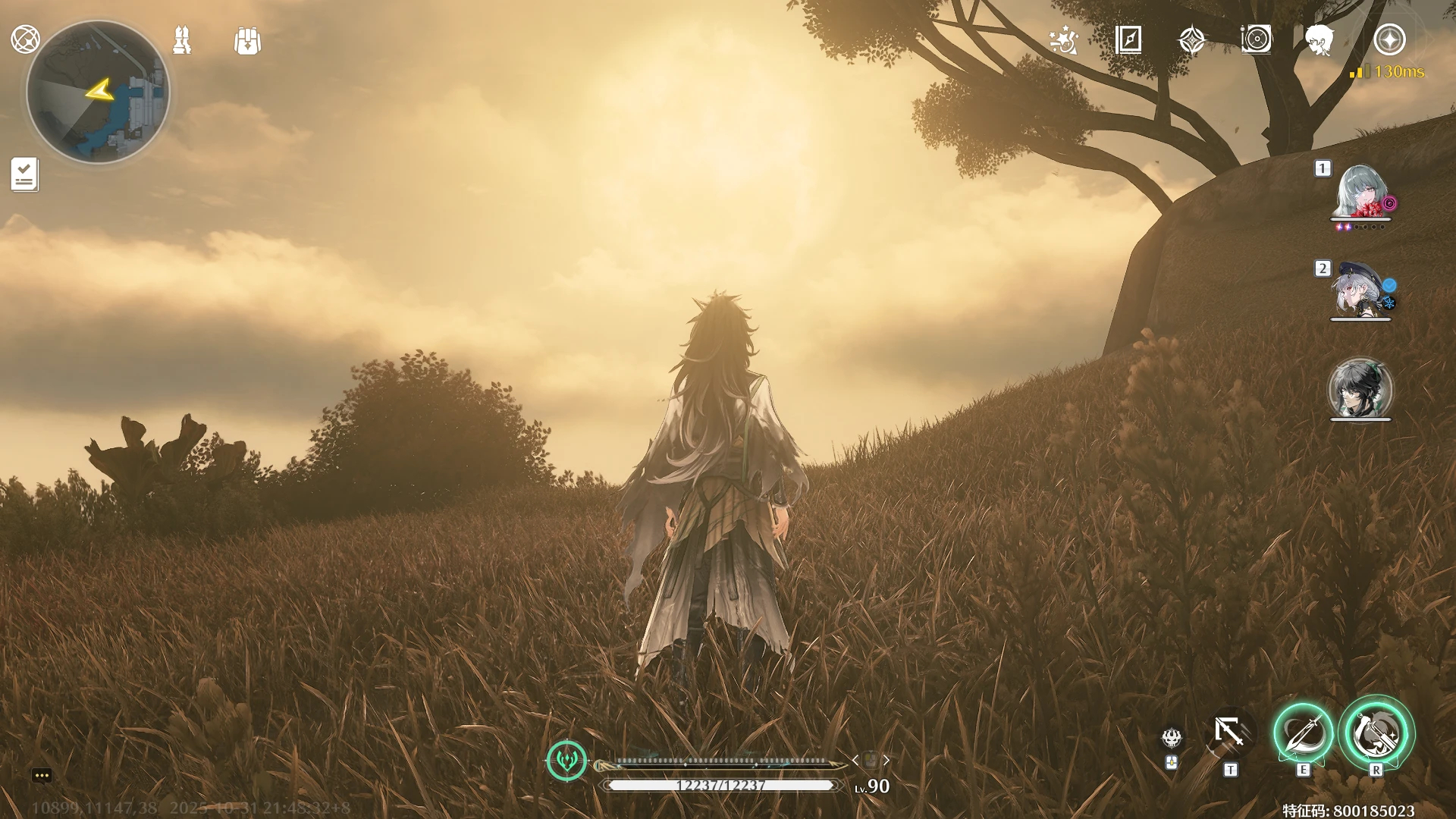1456x819 pixels.
Task: Activate the glowing sword slash skill
Action: (x=1303, y=733)
